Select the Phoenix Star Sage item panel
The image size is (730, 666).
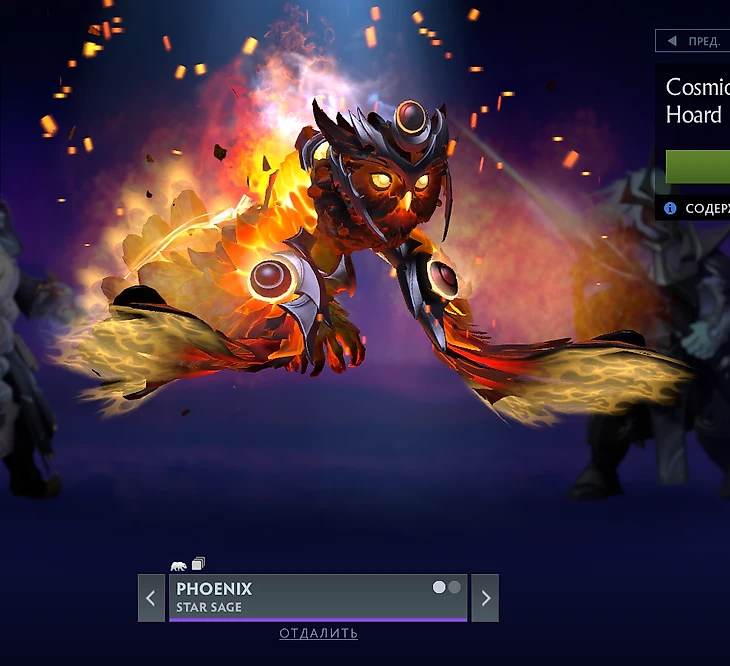pos(300,597)
